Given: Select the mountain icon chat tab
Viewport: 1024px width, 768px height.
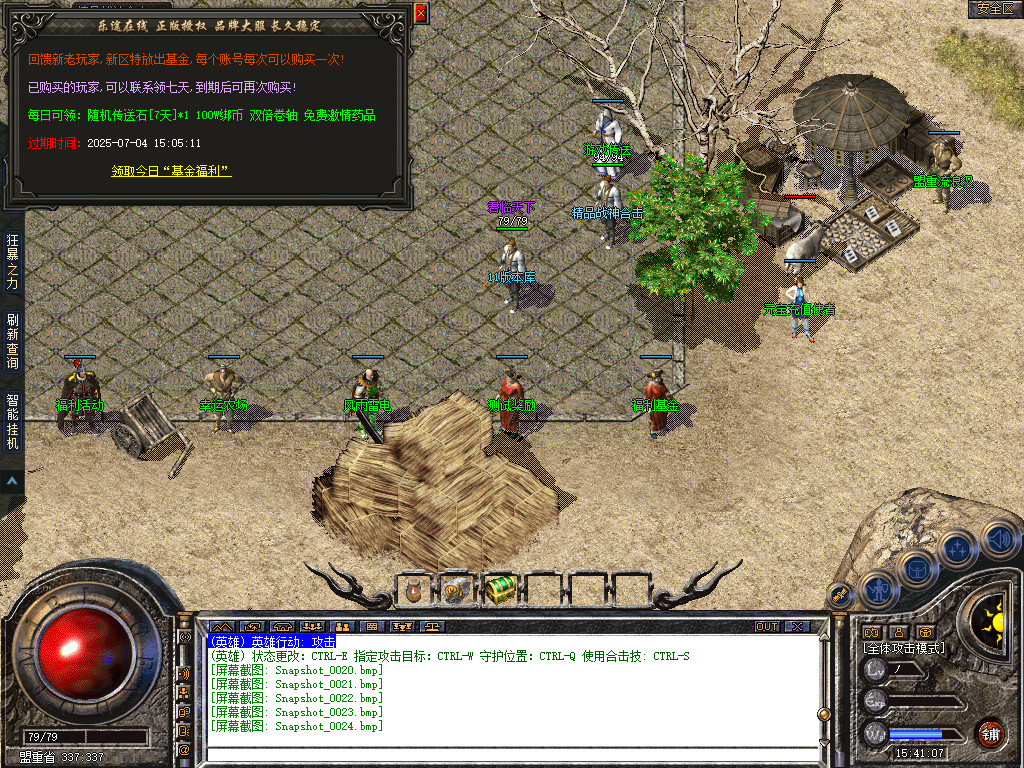Looking at the screenshot, I should [x=221, y=627].
